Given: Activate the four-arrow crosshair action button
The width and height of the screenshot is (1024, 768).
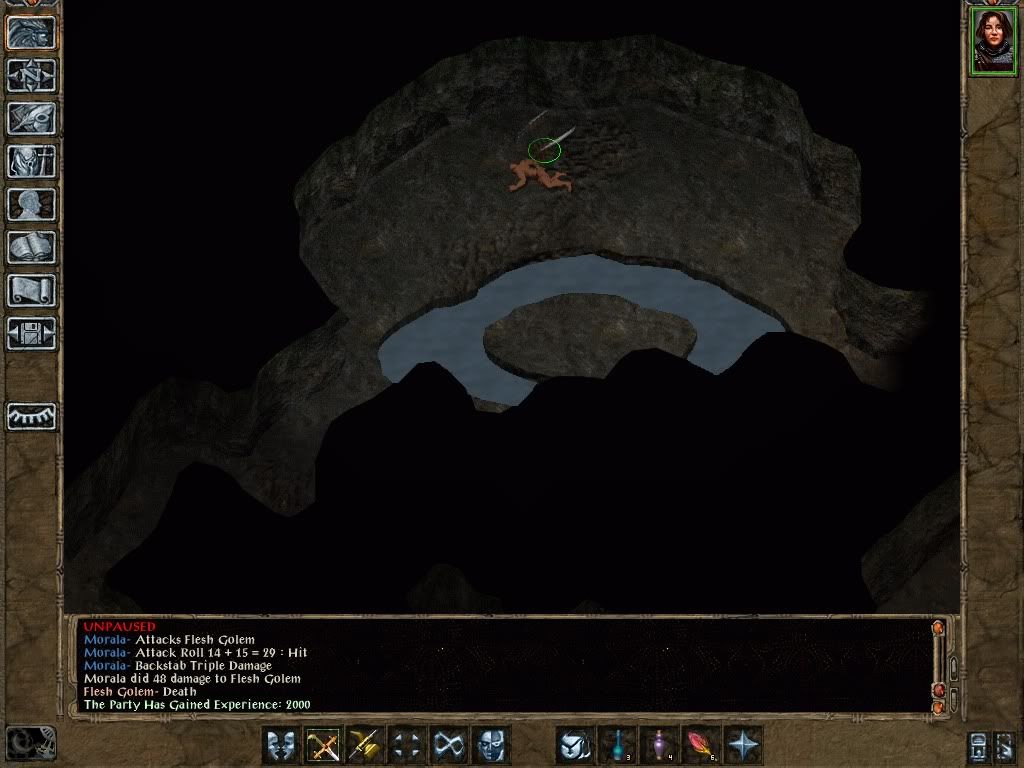Looking at the screenshot, I should [407, 745].
